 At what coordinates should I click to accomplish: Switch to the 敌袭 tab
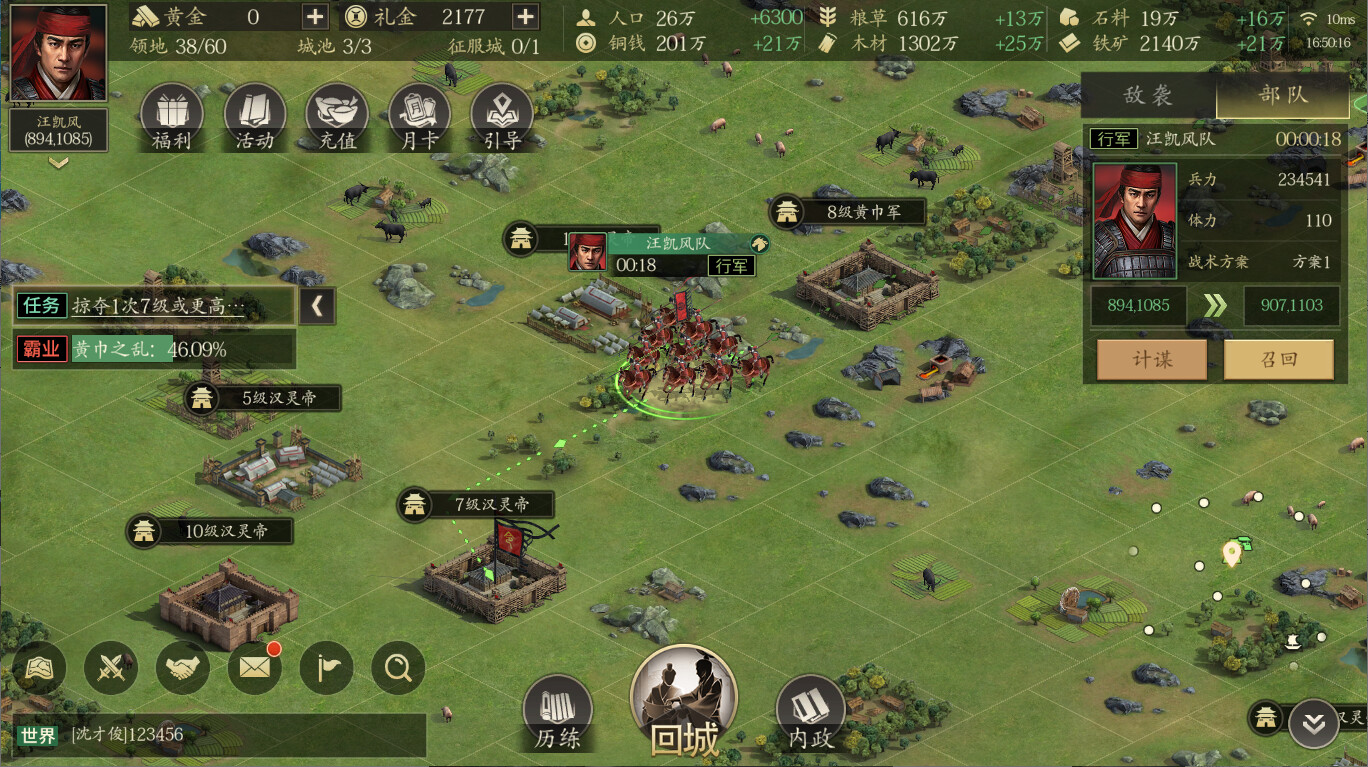(1148, 96)
